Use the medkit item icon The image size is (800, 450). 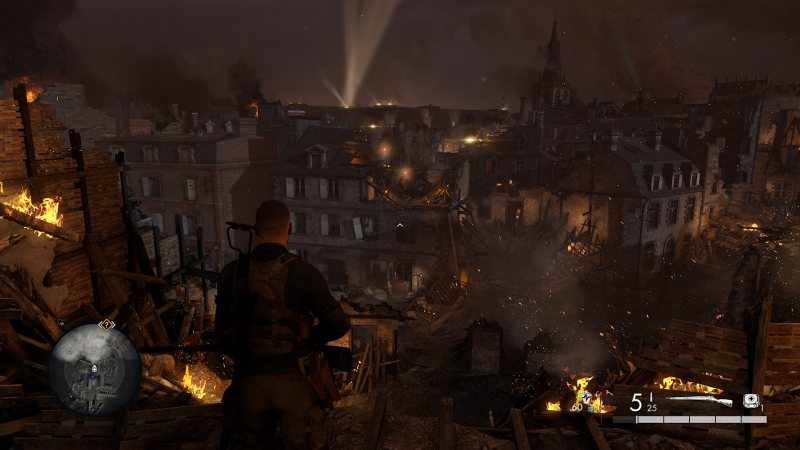[751, 401]
